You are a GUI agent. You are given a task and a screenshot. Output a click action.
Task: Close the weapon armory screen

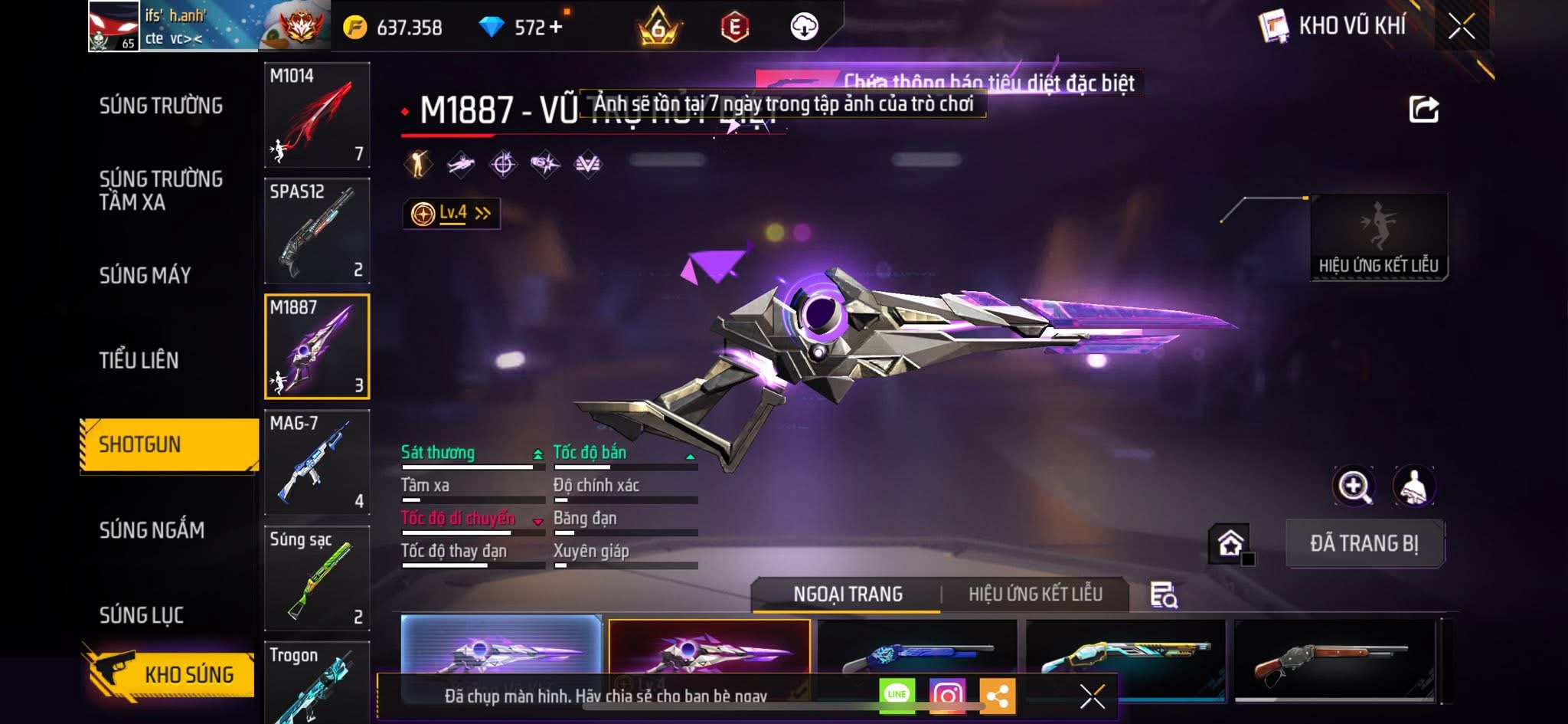click(x=1461, y=27)
